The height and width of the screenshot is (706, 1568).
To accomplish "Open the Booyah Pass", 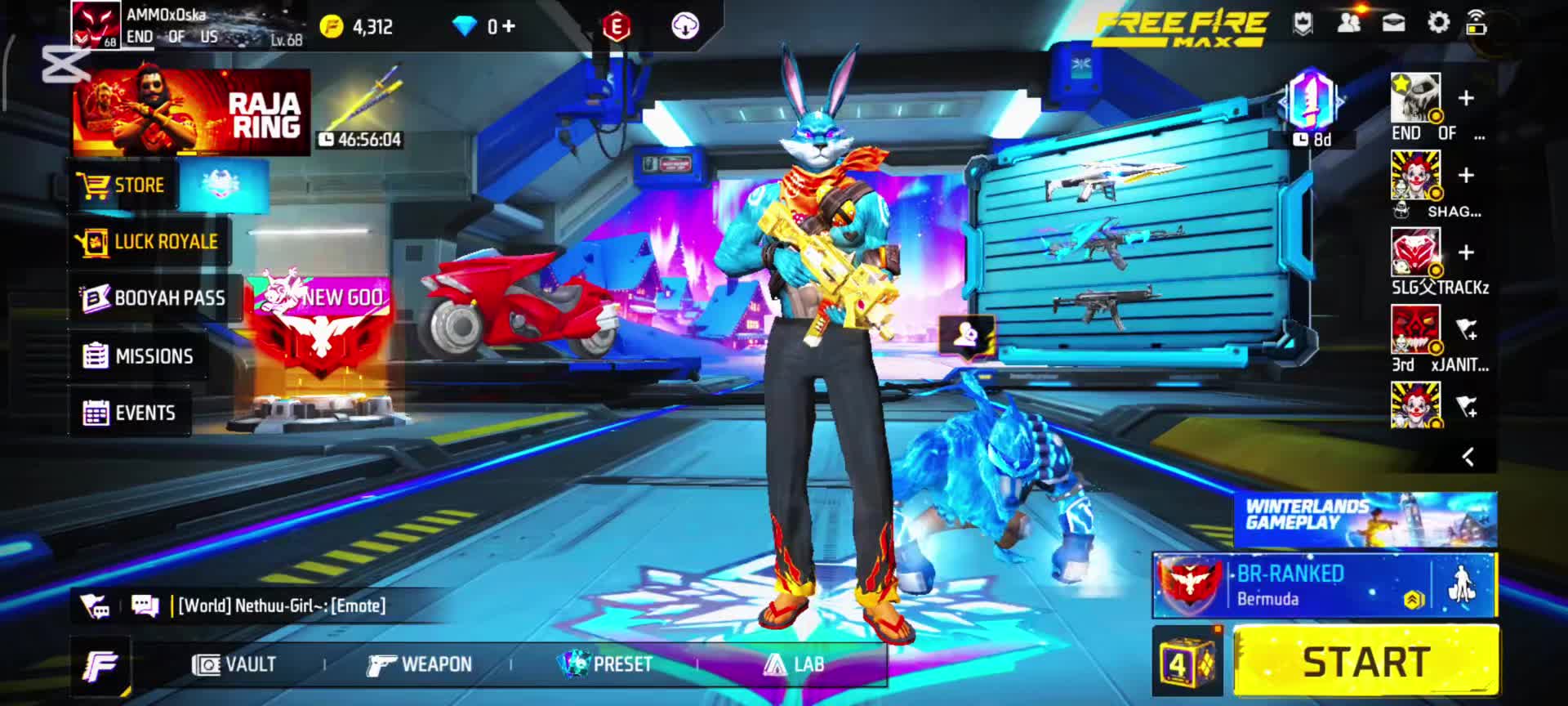I will [x=154, y=298].
